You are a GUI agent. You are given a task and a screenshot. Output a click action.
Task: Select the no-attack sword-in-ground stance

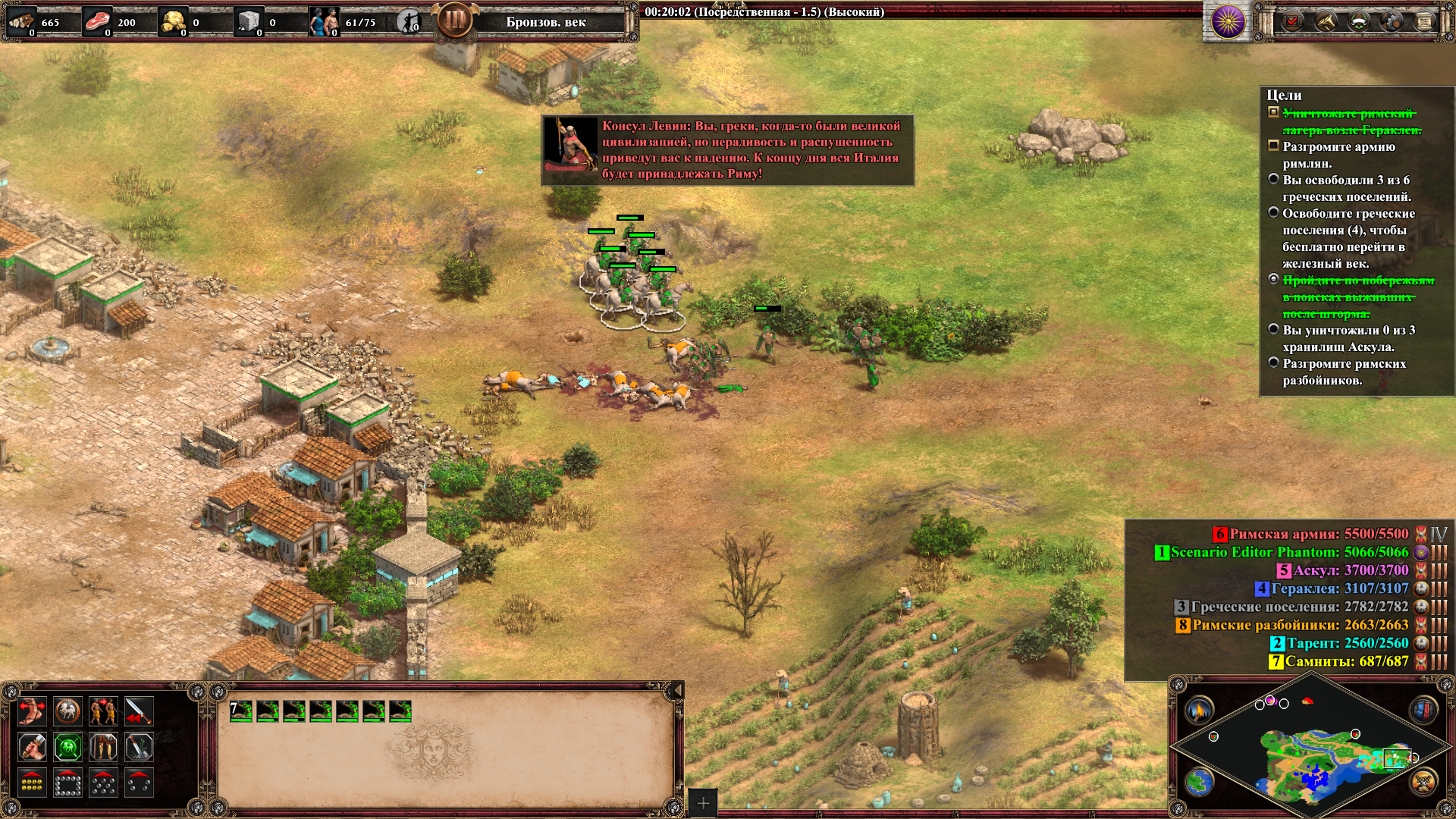[x=139, y=748]
